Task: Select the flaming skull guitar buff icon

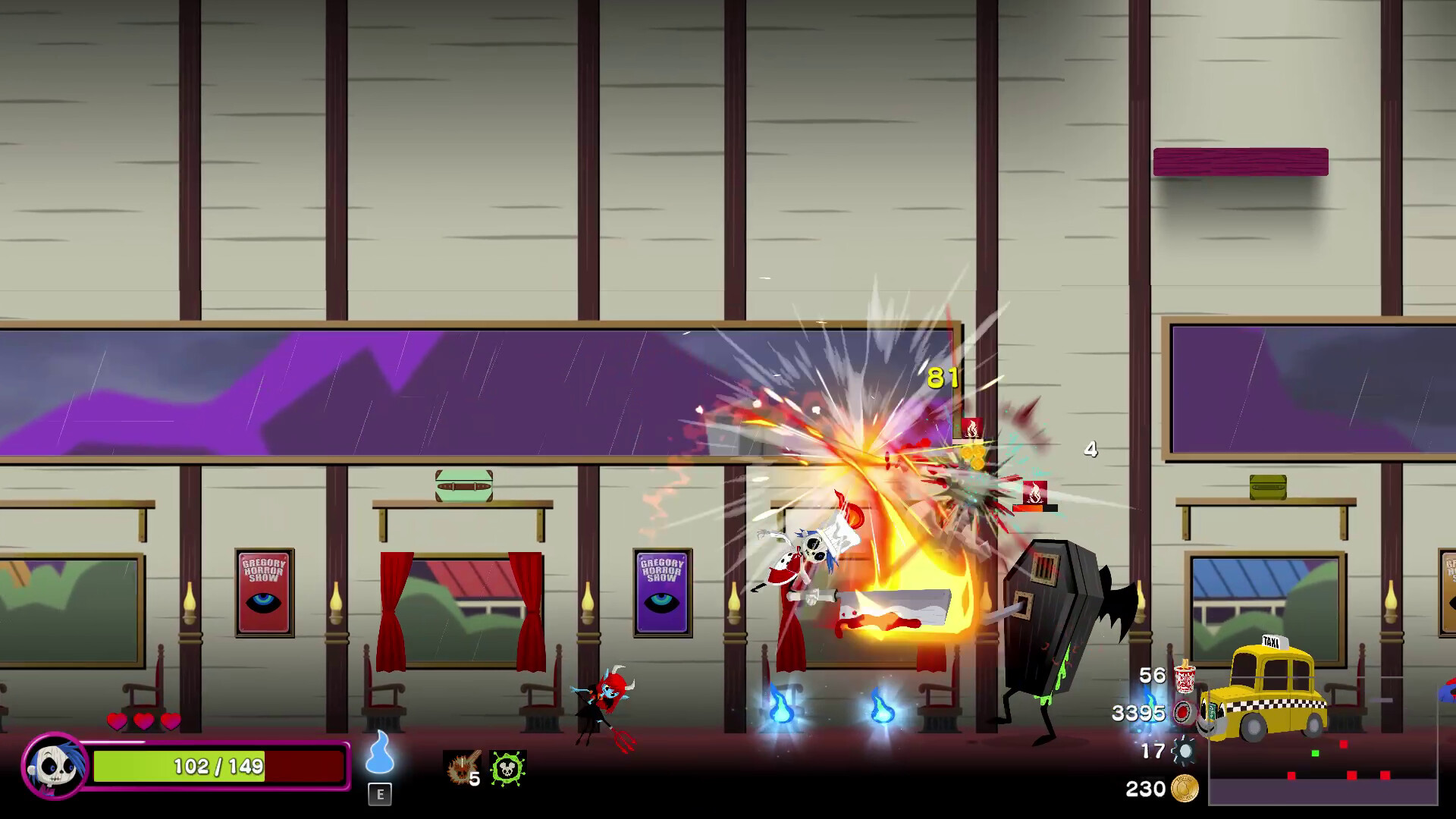Action: click(x=460, y=767)
